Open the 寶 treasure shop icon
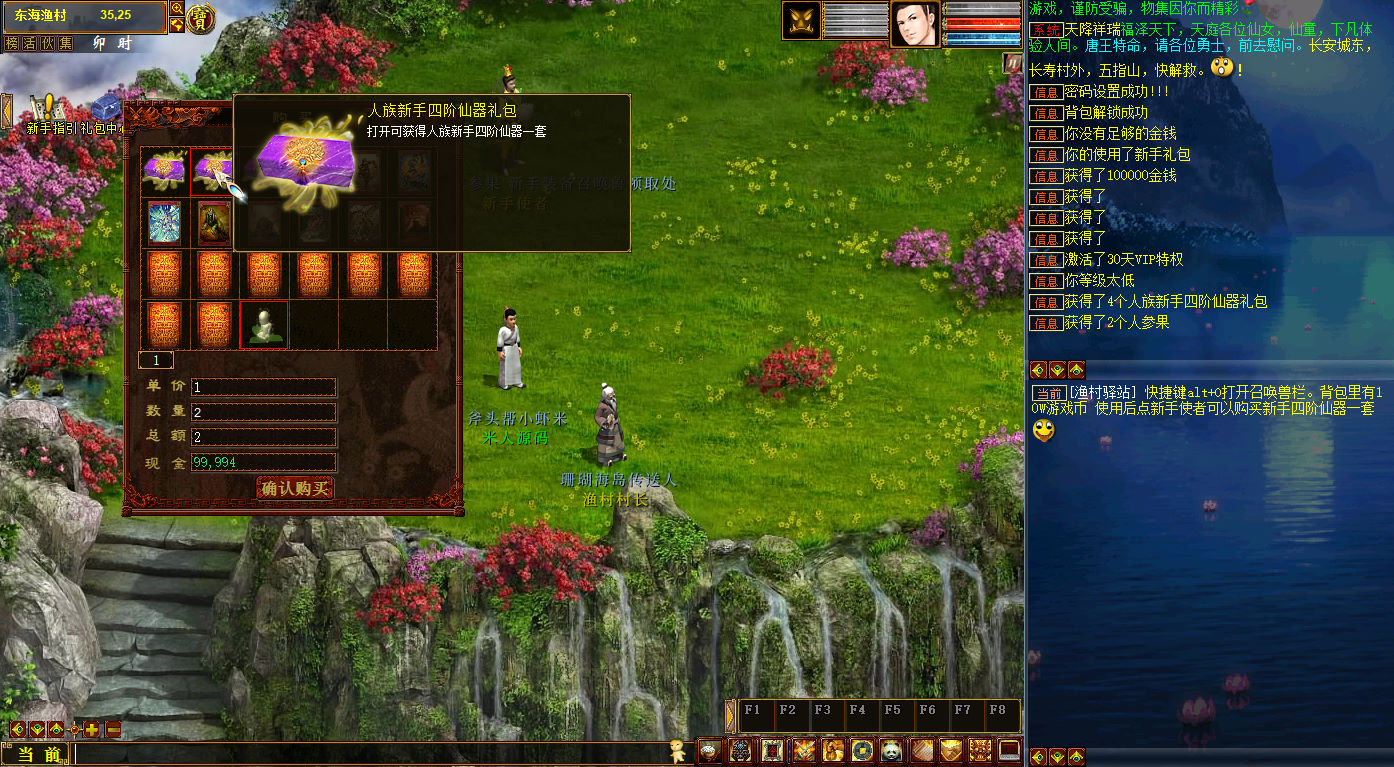This screenshot has height=767, width=1394. point(201,17)
